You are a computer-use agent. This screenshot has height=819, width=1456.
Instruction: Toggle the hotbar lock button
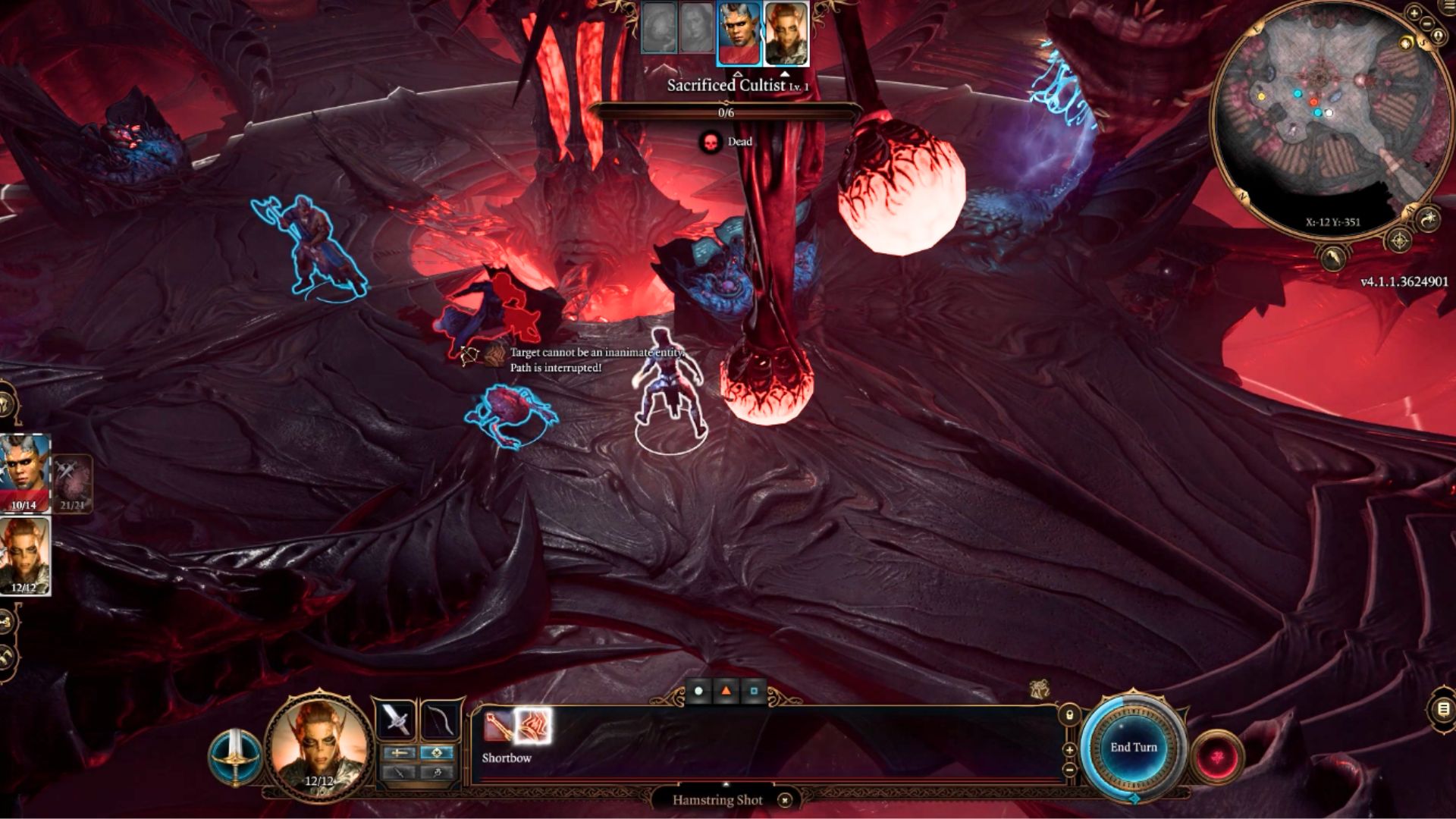coord(1069,715)
